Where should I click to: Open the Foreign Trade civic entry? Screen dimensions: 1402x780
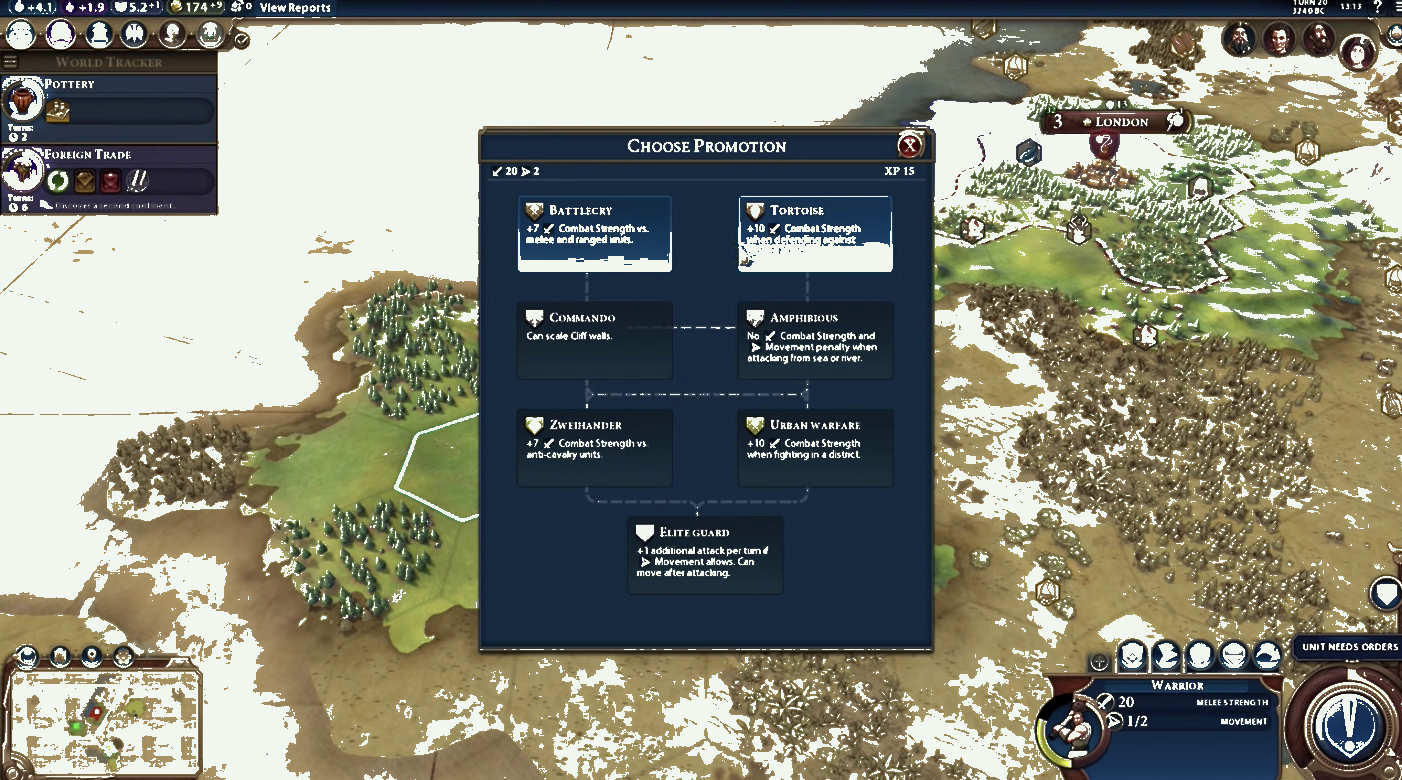(110, 178)
